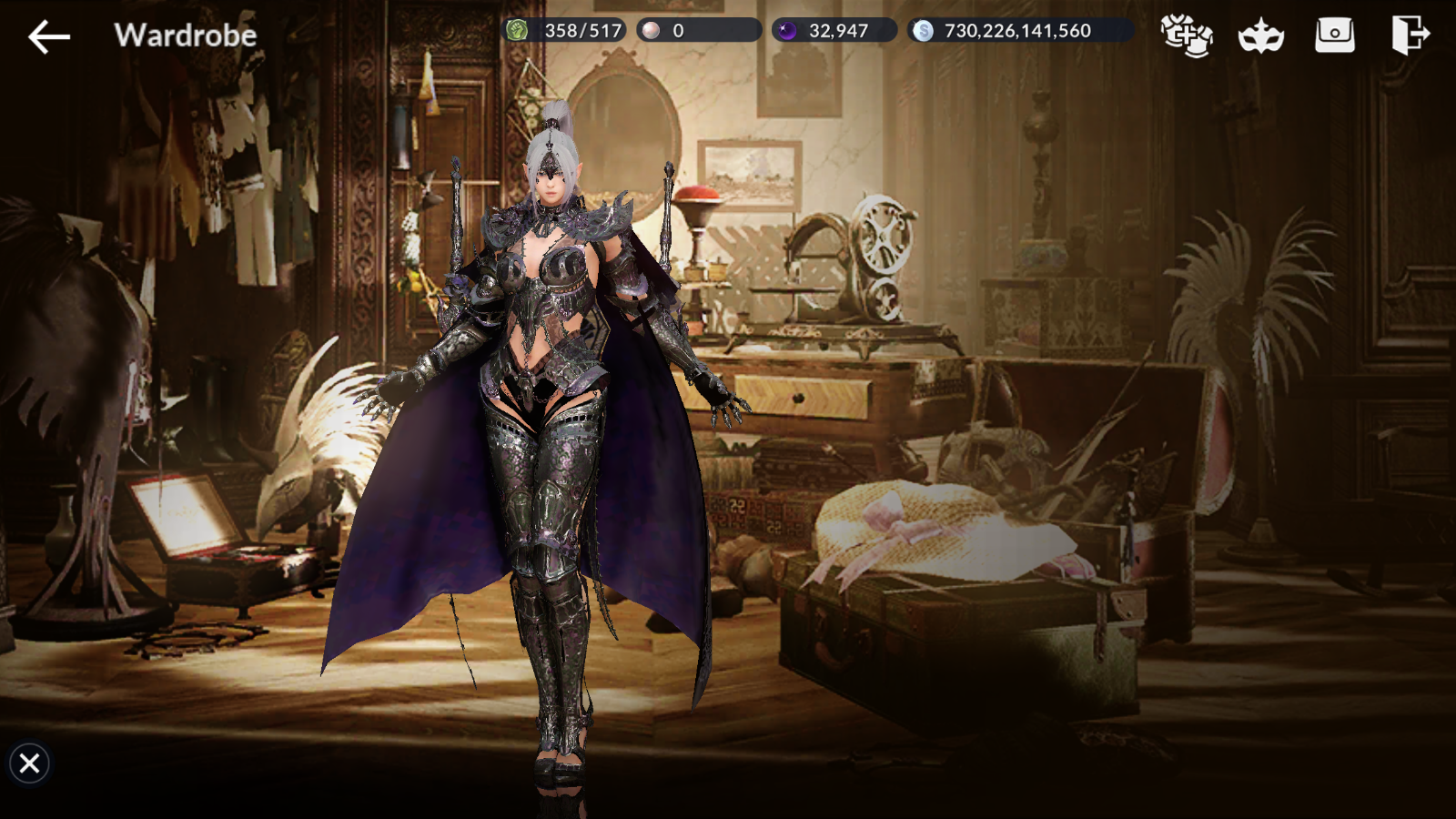This screenshot has width=1456, height=819.
Task: Exit via the door arrow icon
Action: coord(1410,35)
